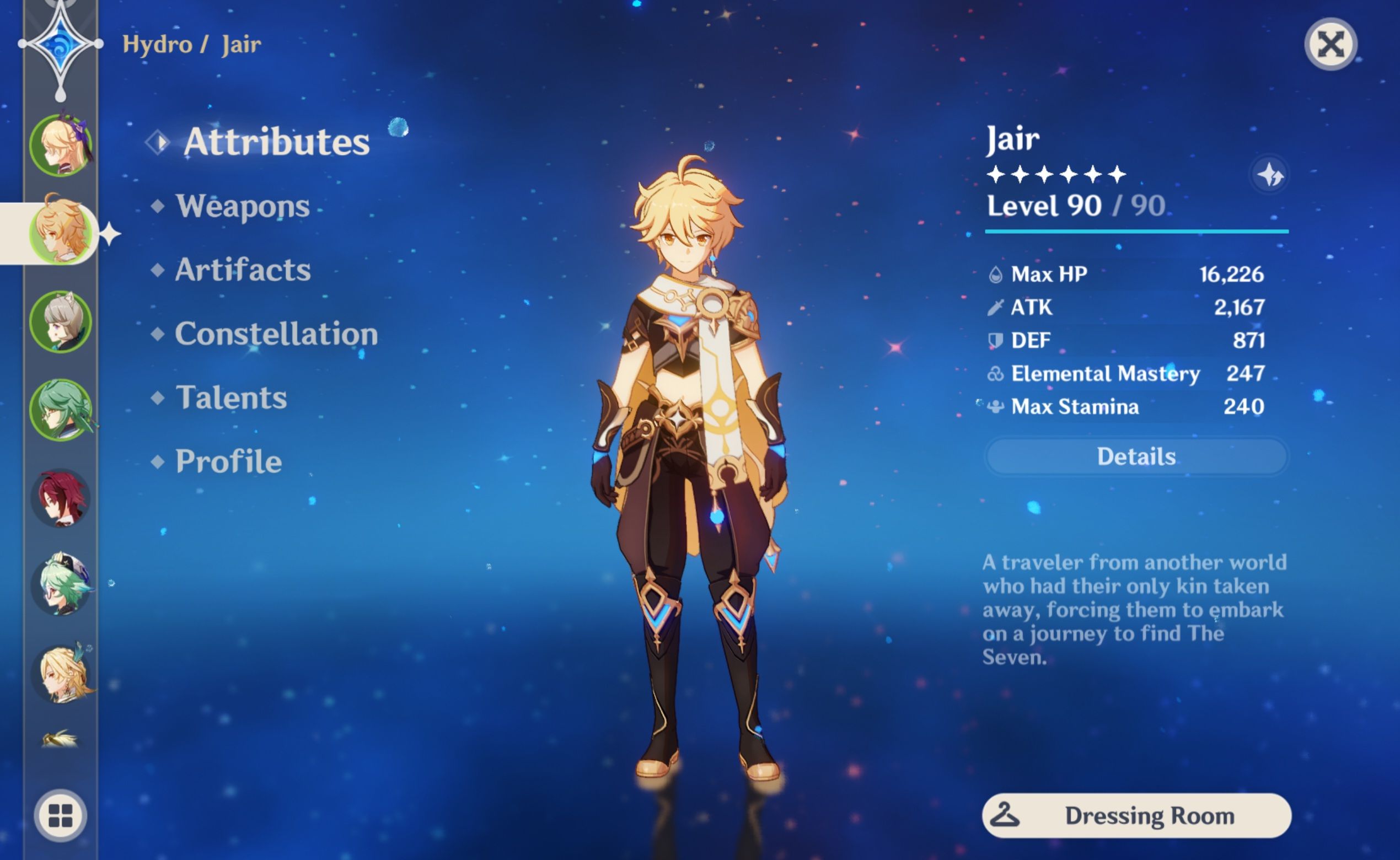Viewport: 1400px width, 860px height.
Task: Click the DEF shield icon
Action: [x=995, y=340]
